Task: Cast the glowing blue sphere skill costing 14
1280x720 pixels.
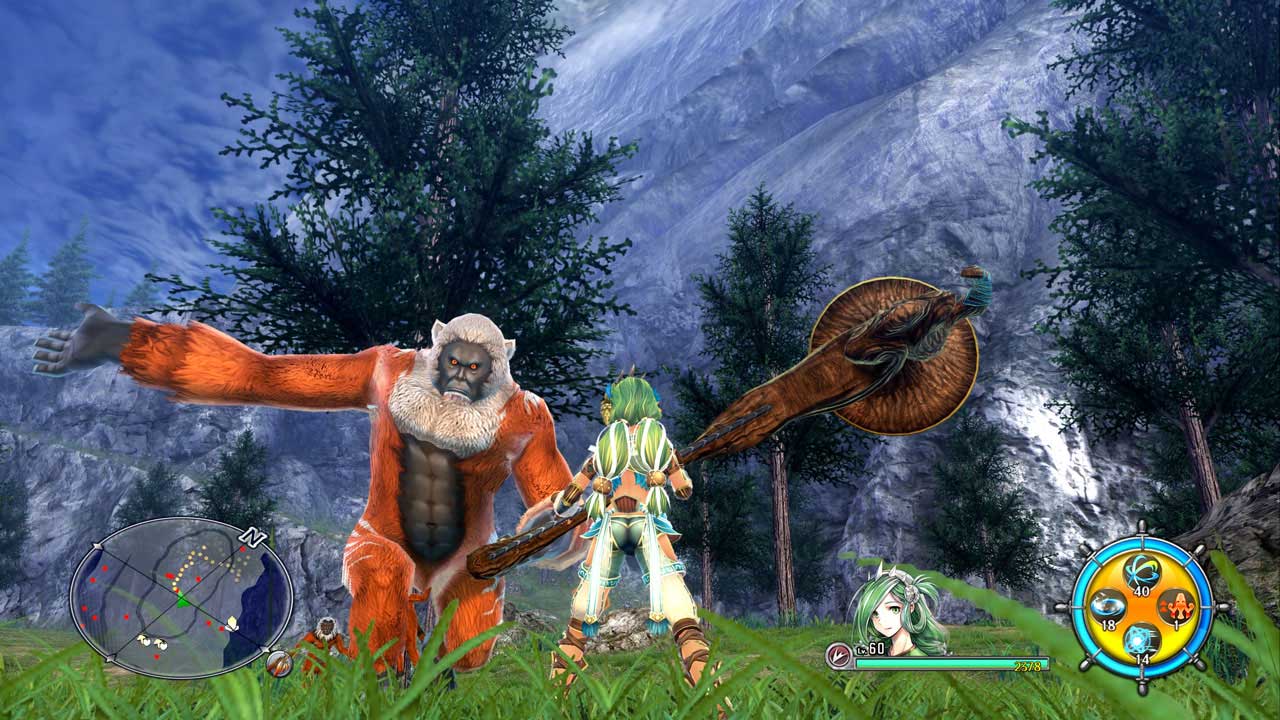Action: [1140, 638]
